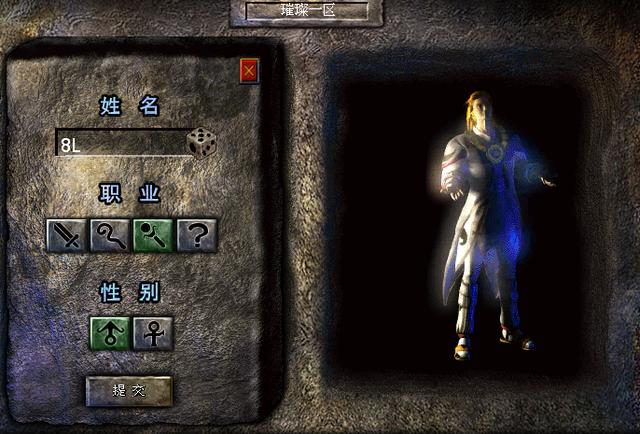Choose the sword class icon
The image size is (640, 434).
(66, 236)
